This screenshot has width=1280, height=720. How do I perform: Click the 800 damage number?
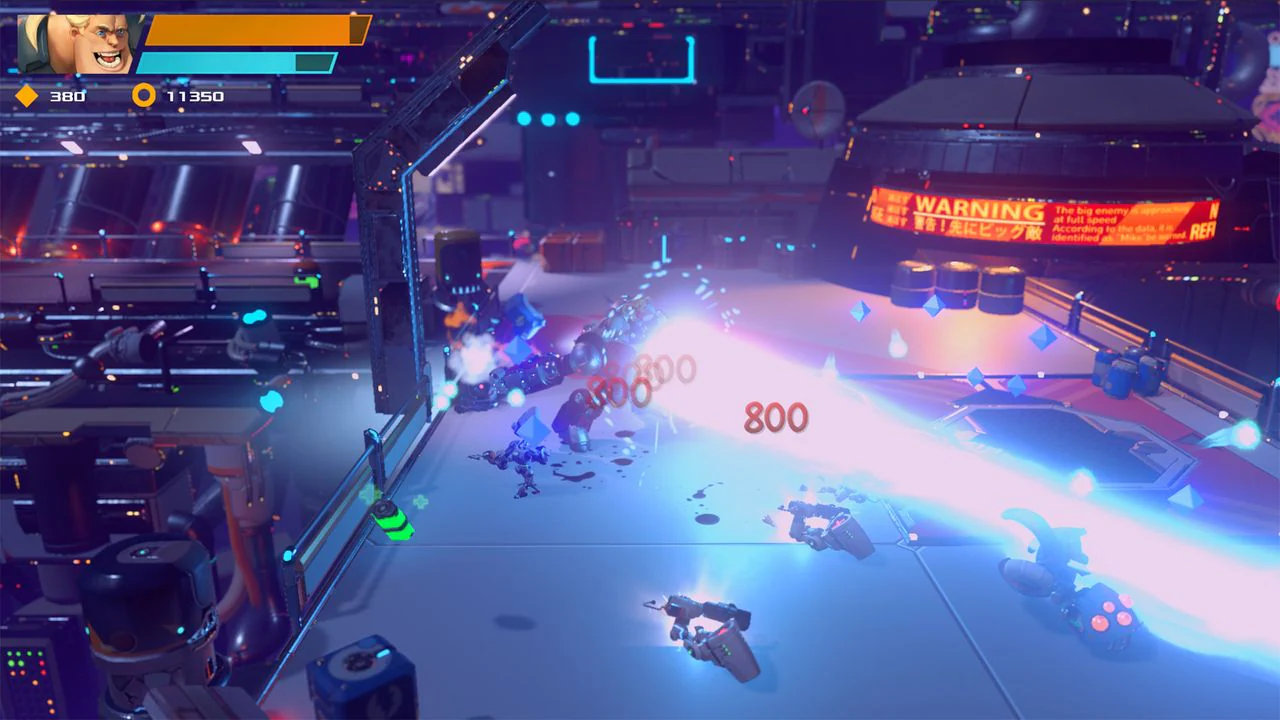tap(775, 415)
